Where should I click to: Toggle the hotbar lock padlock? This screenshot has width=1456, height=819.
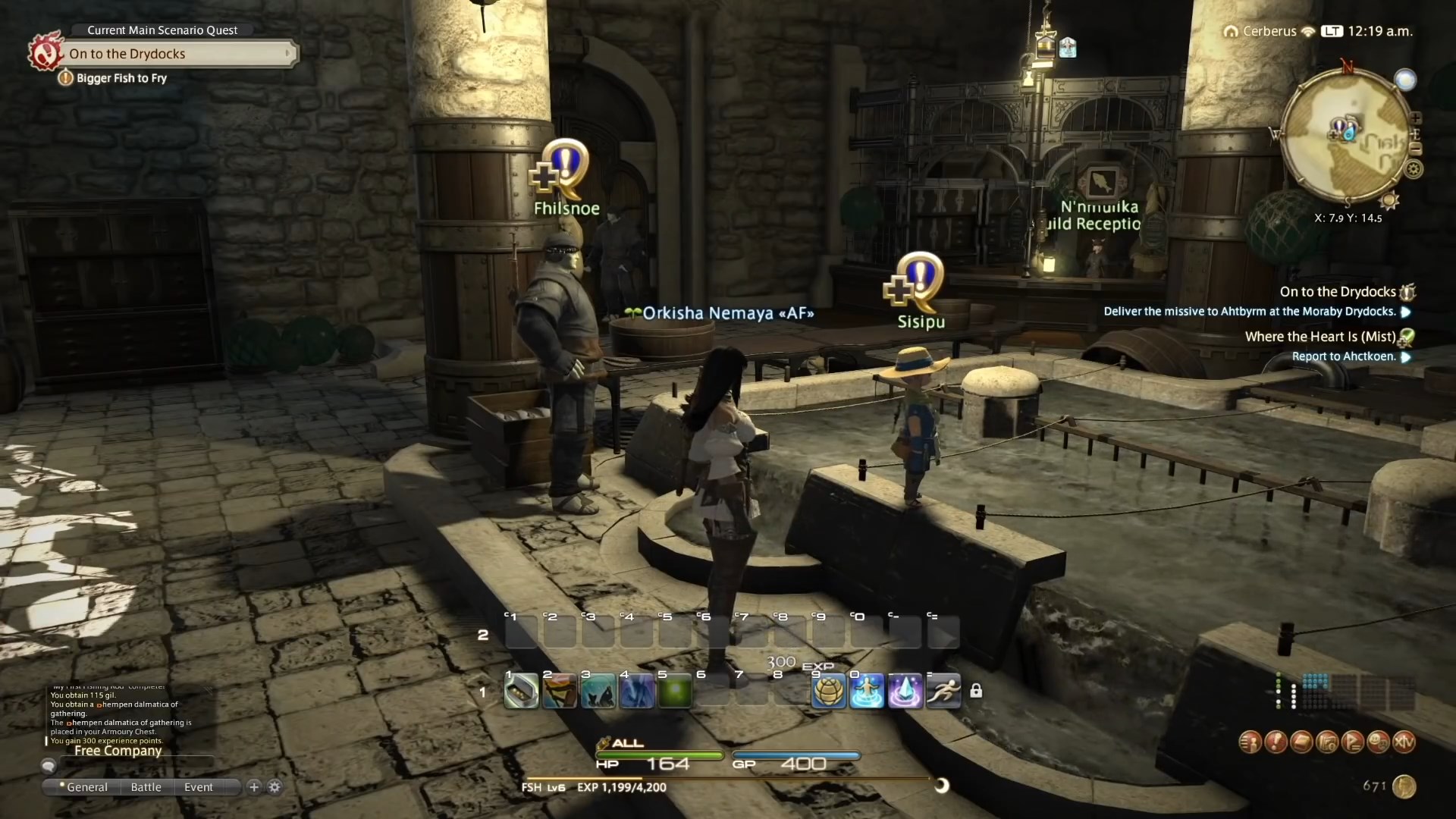coord(977,691)
